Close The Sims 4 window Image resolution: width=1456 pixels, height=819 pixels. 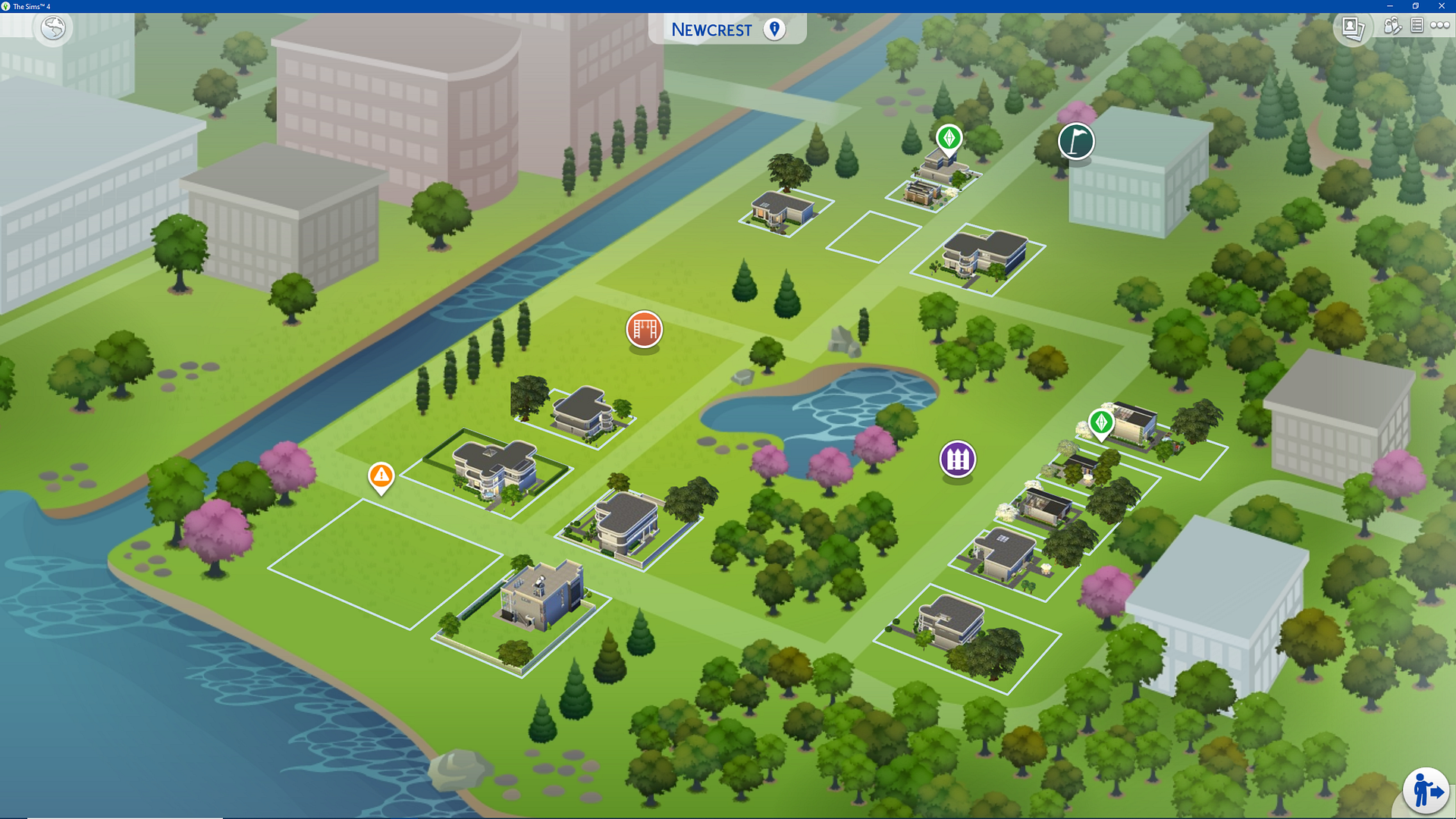[1442, 6]
